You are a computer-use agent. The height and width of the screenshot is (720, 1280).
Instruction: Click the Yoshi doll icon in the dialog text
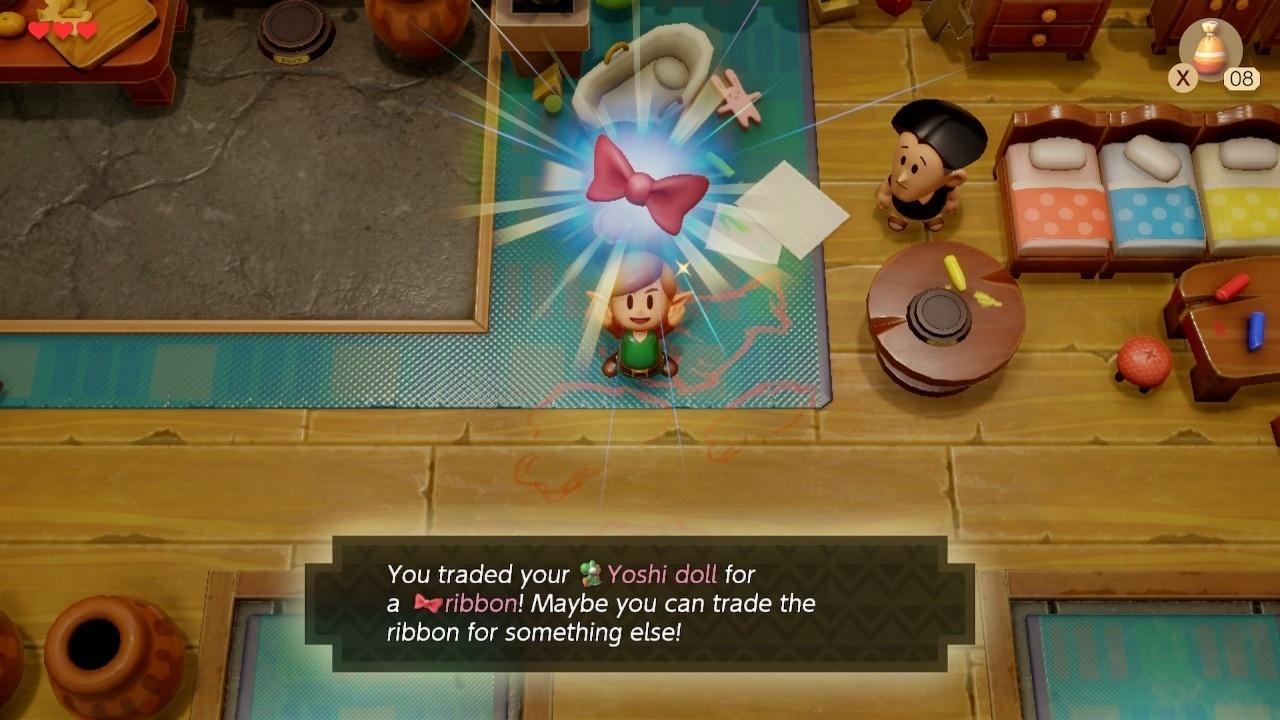[590, 572]
